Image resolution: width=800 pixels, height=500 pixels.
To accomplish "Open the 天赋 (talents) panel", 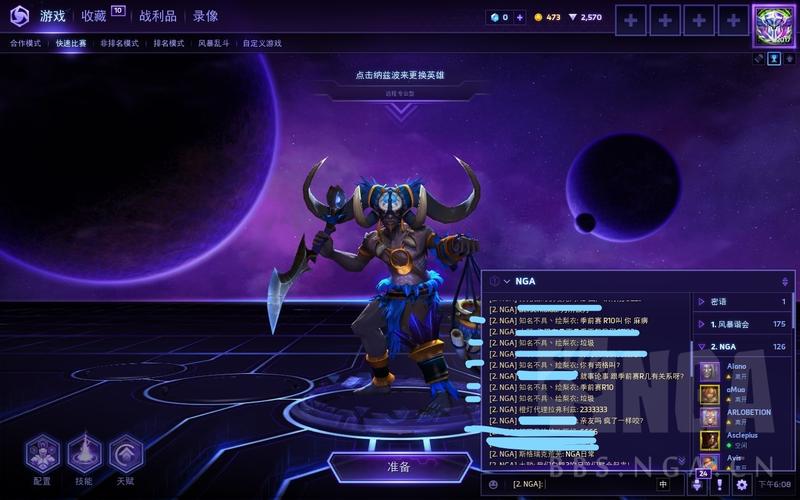I will coord(126,455).
